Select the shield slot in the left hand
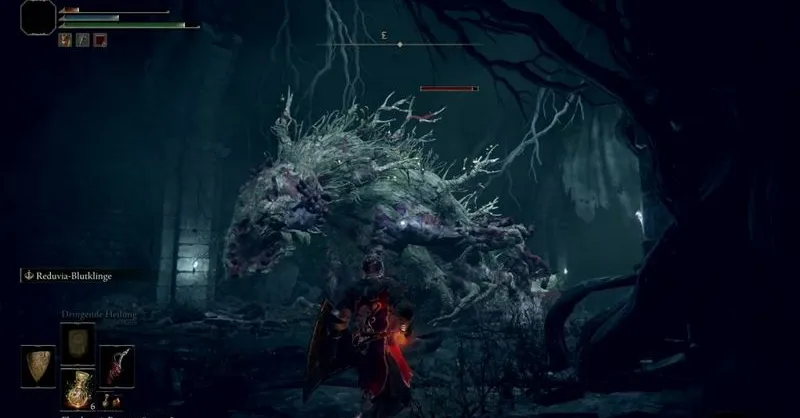Screen dimensions: 800x418 38,366
